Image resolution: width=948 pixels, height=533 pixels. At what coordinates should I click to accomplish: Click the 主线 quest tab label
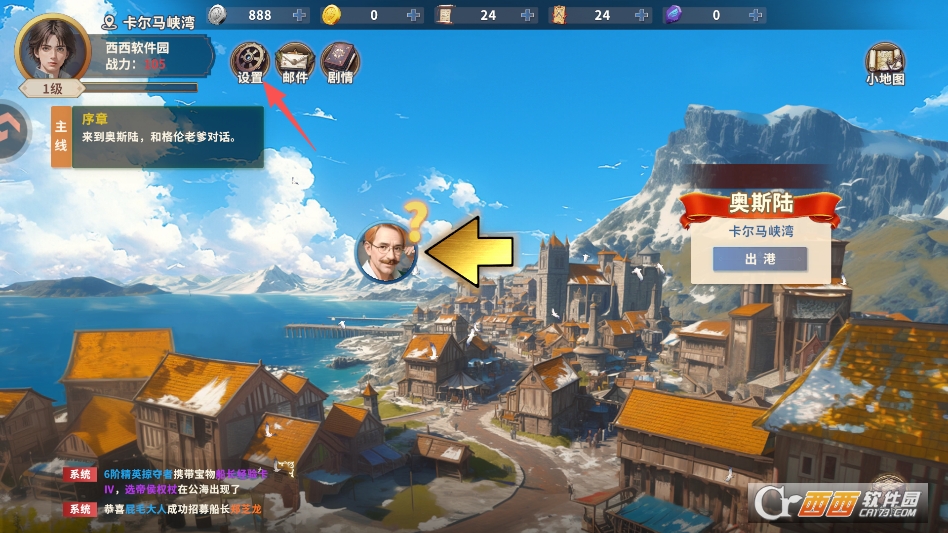point(61,138)
